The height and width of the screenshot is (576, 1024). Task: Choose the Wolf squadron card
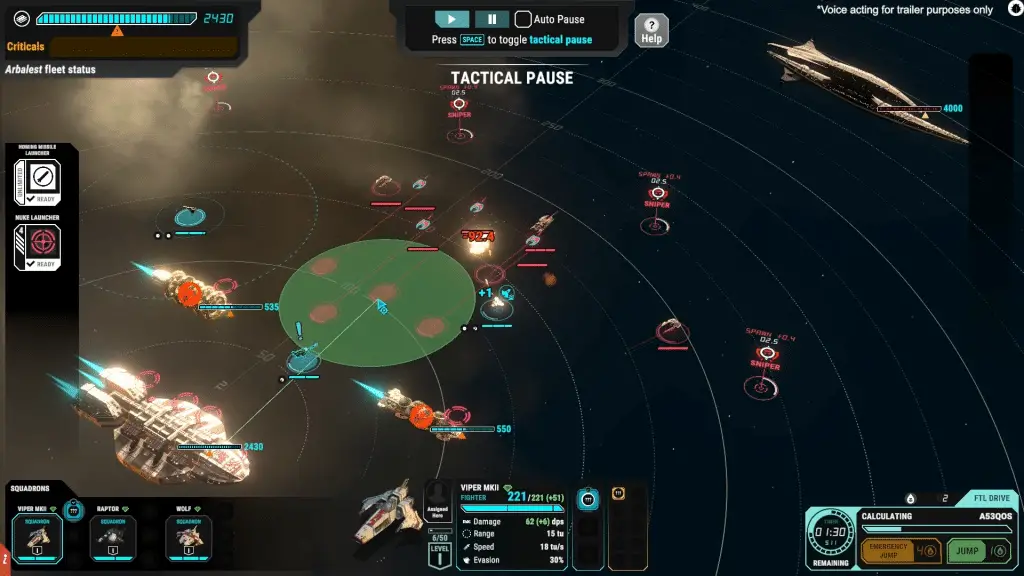tap(188, 536)
